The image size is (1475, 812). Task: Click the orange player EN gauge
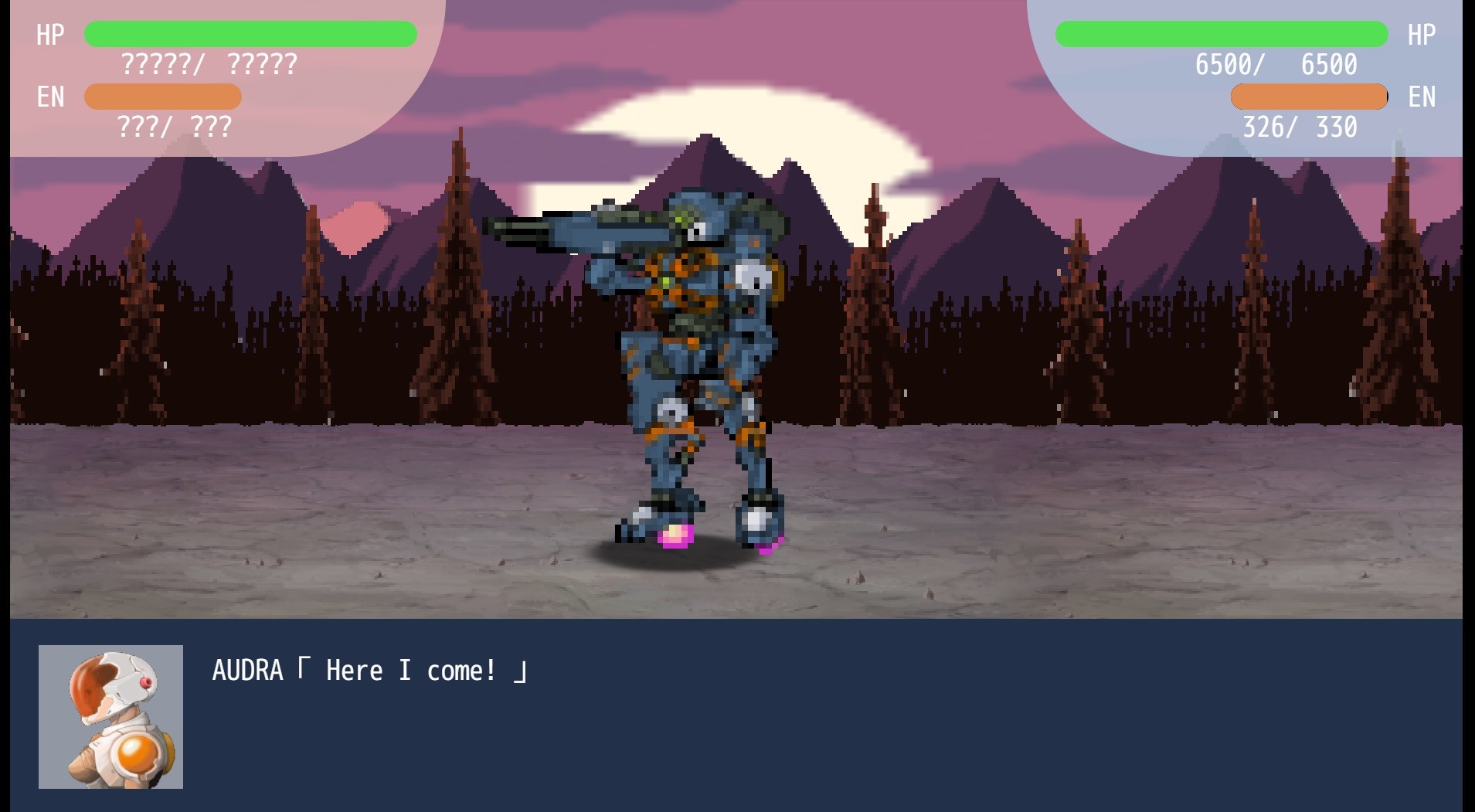(162, 97)
